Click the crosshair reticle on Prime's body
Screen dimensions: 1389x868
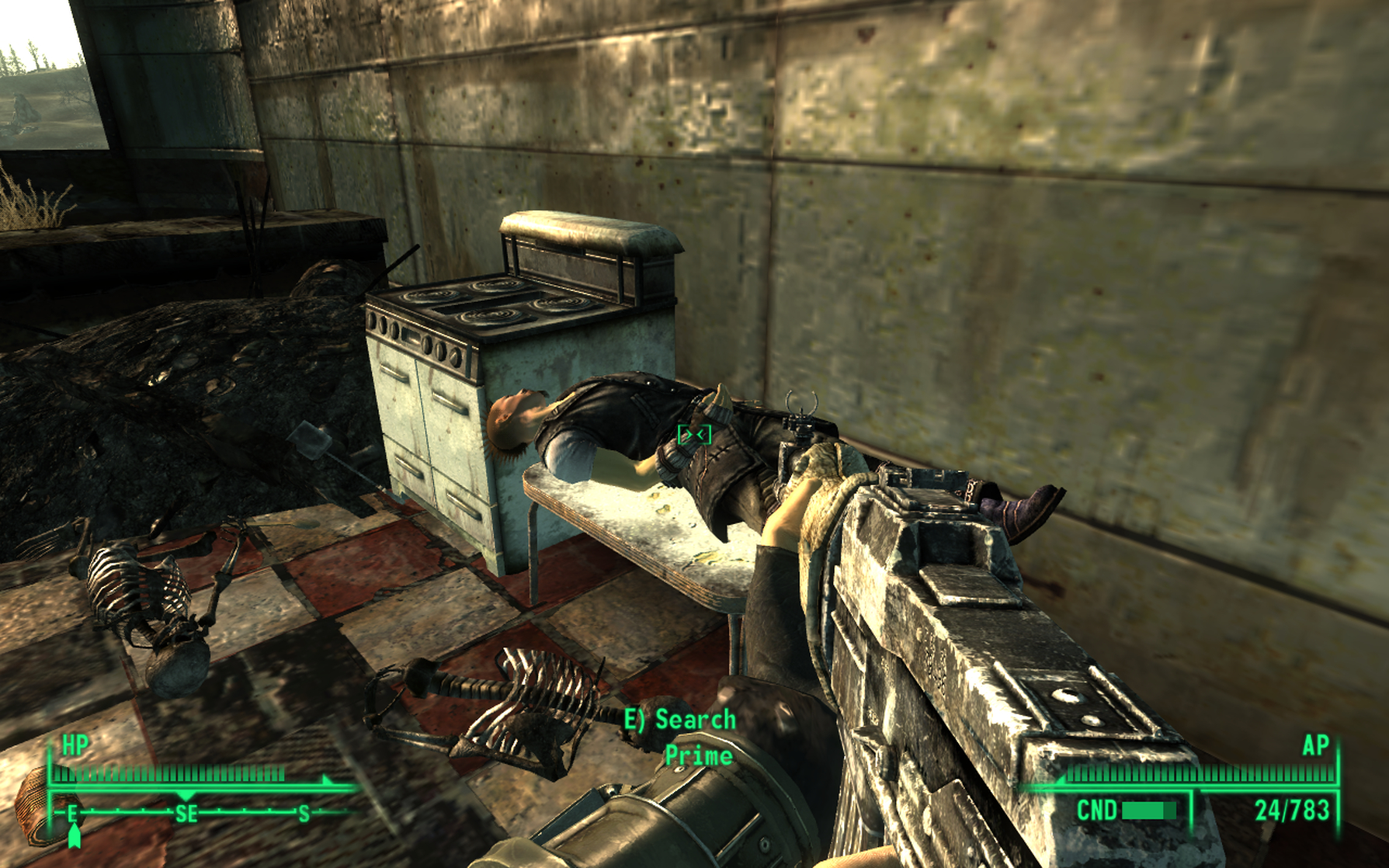tap(695, 433)
